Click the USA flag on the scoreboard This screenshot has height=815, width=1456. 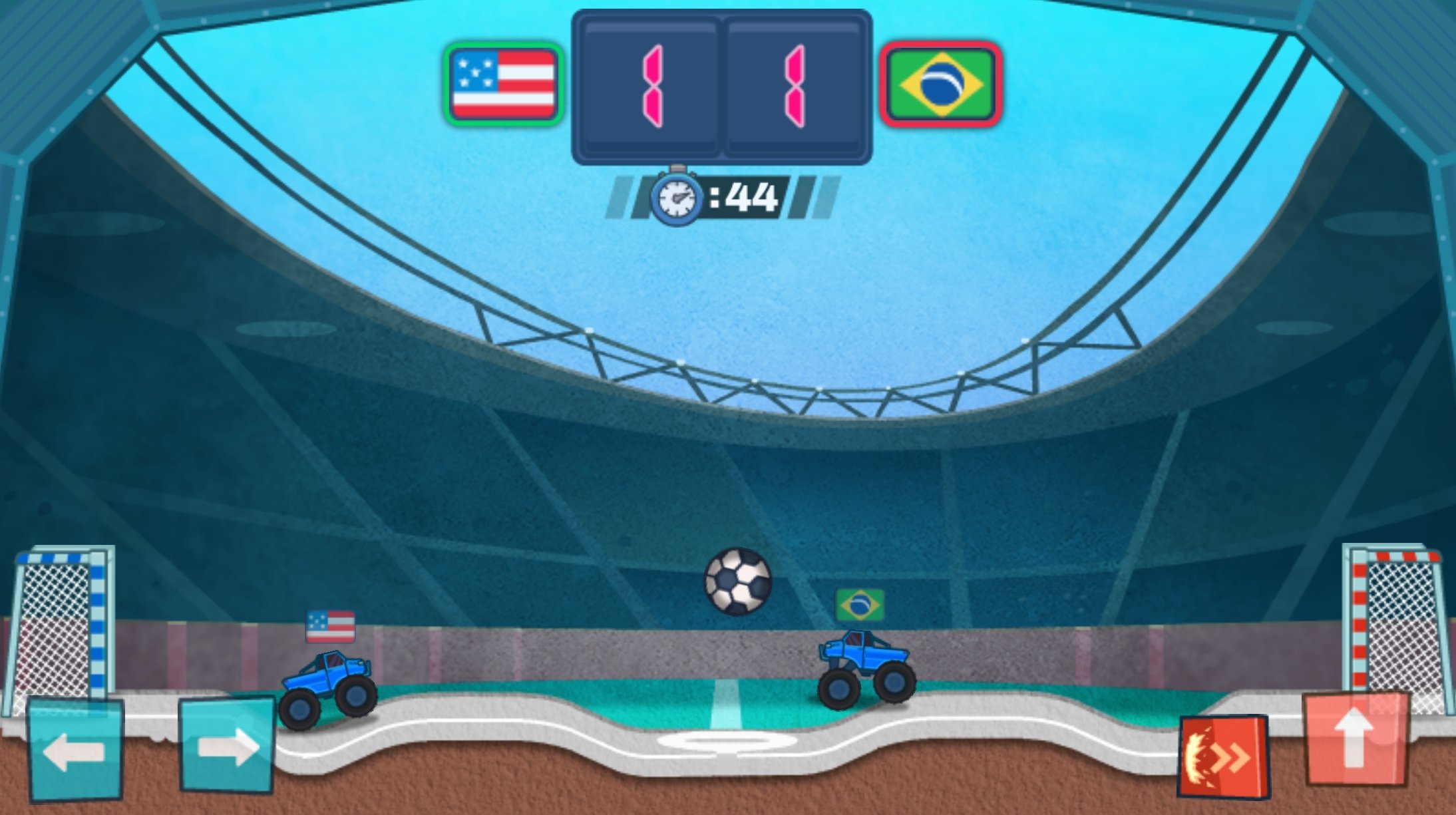(502, 82)
